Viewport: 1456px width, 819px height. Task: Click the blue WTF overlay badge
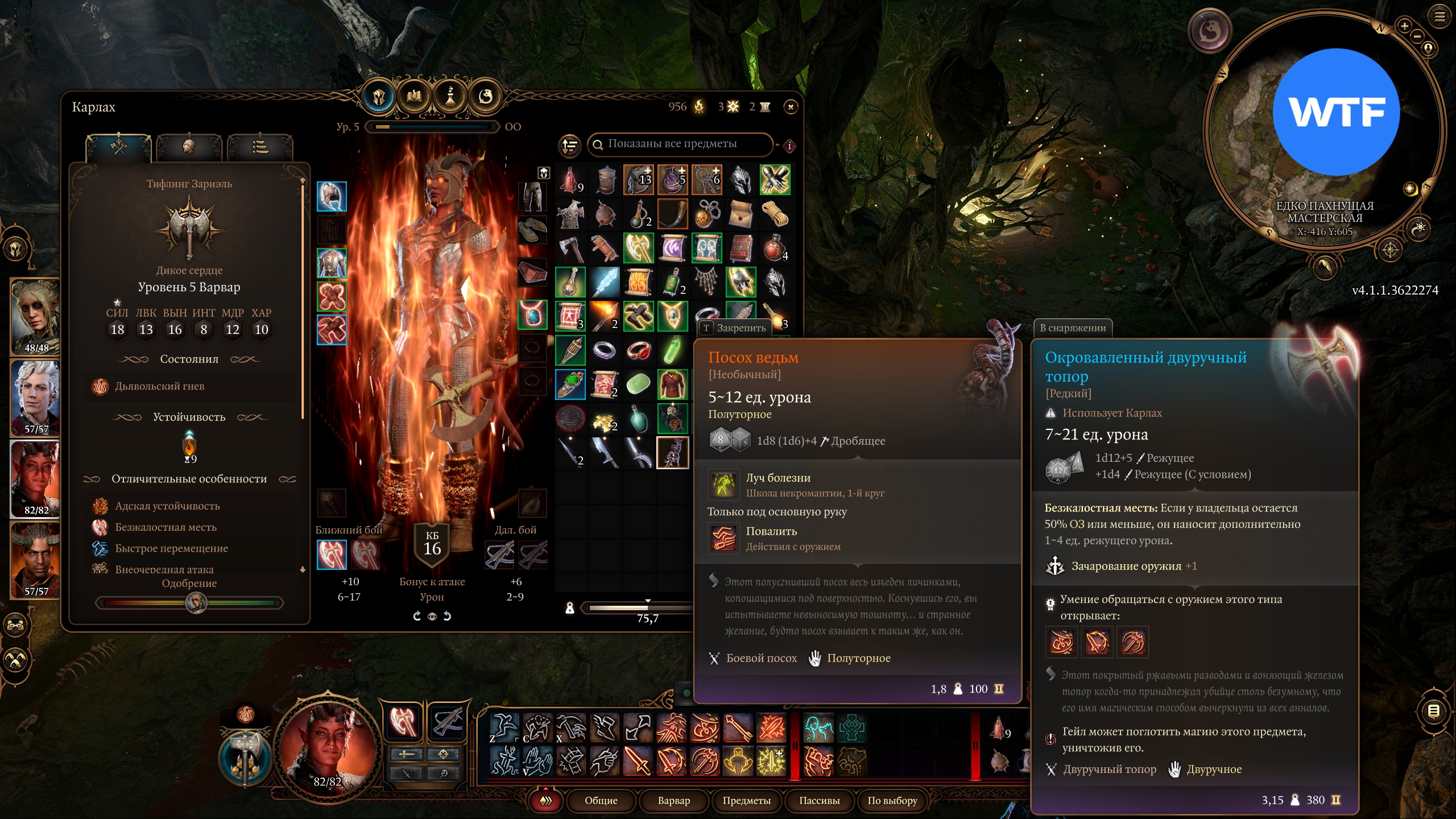(x=1335, y=112)
